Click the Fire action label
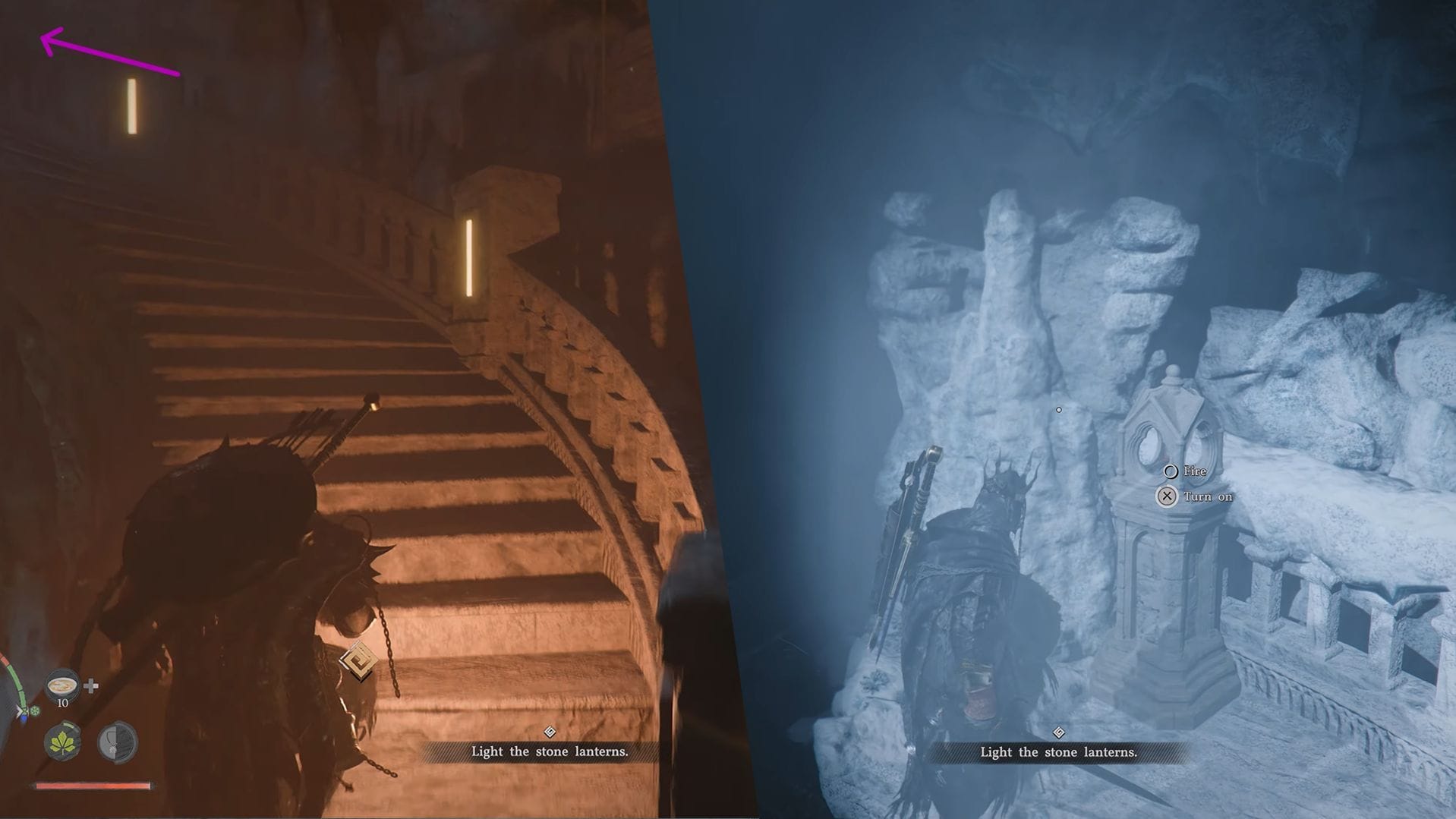Image resolution: width=1456 pixels, height=819 pixels. 1193,471
